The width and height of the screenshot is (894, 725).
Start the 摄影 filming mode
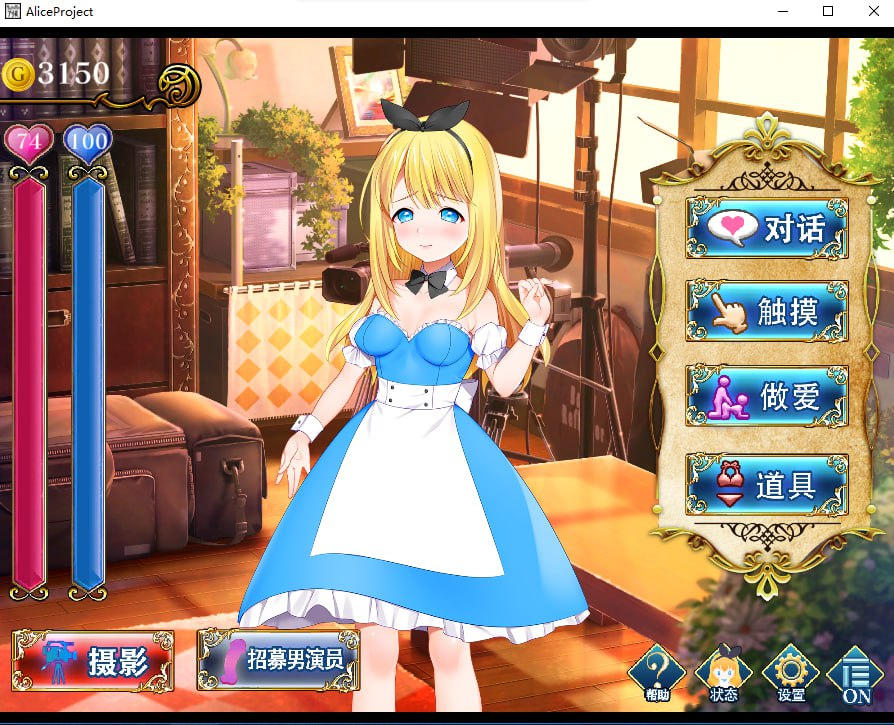click(x=93, y=660)
